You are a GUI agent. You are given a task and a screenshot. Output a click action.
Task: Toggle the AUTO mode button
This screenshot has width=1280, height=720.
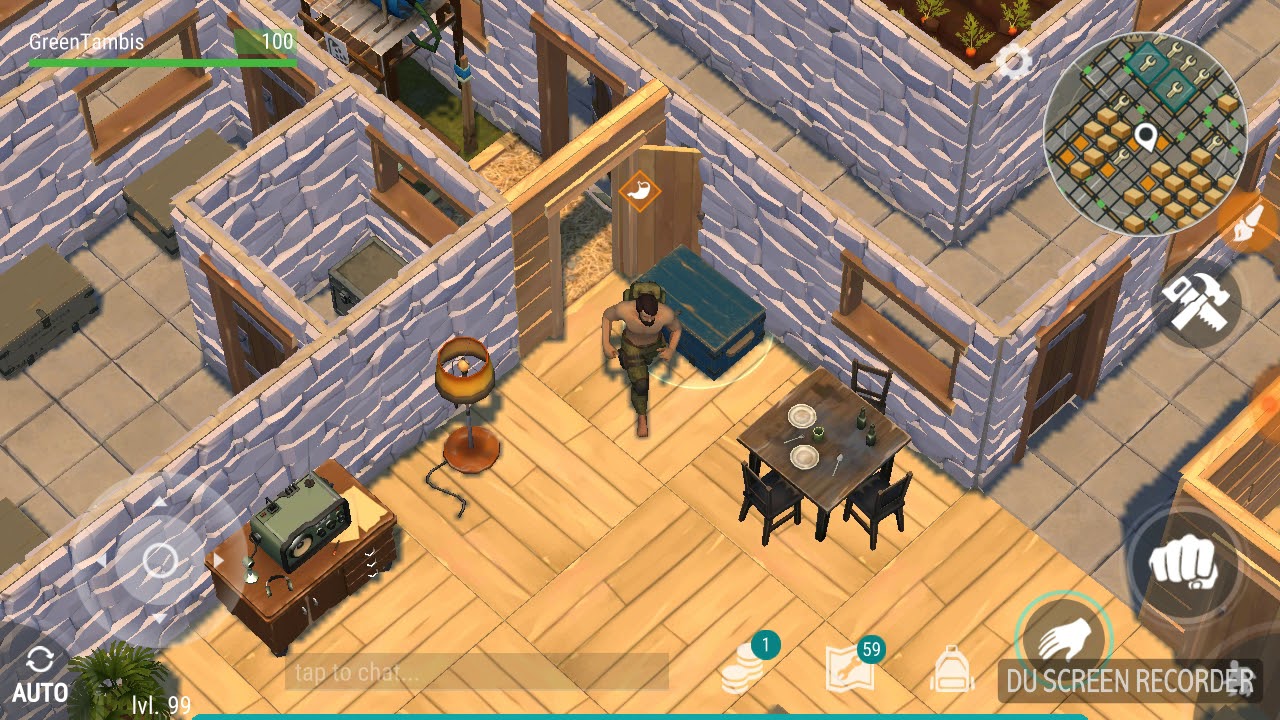coord(40,672)
